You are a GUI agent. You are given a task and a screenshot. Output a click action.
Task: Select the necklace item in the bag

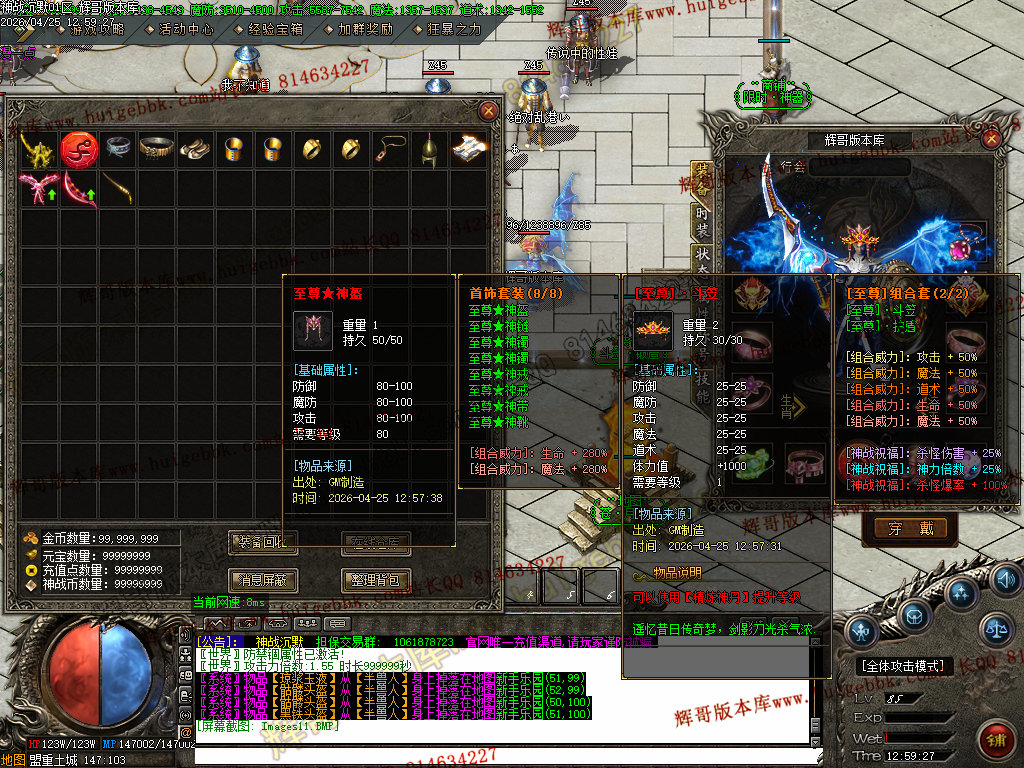point(389,150)
